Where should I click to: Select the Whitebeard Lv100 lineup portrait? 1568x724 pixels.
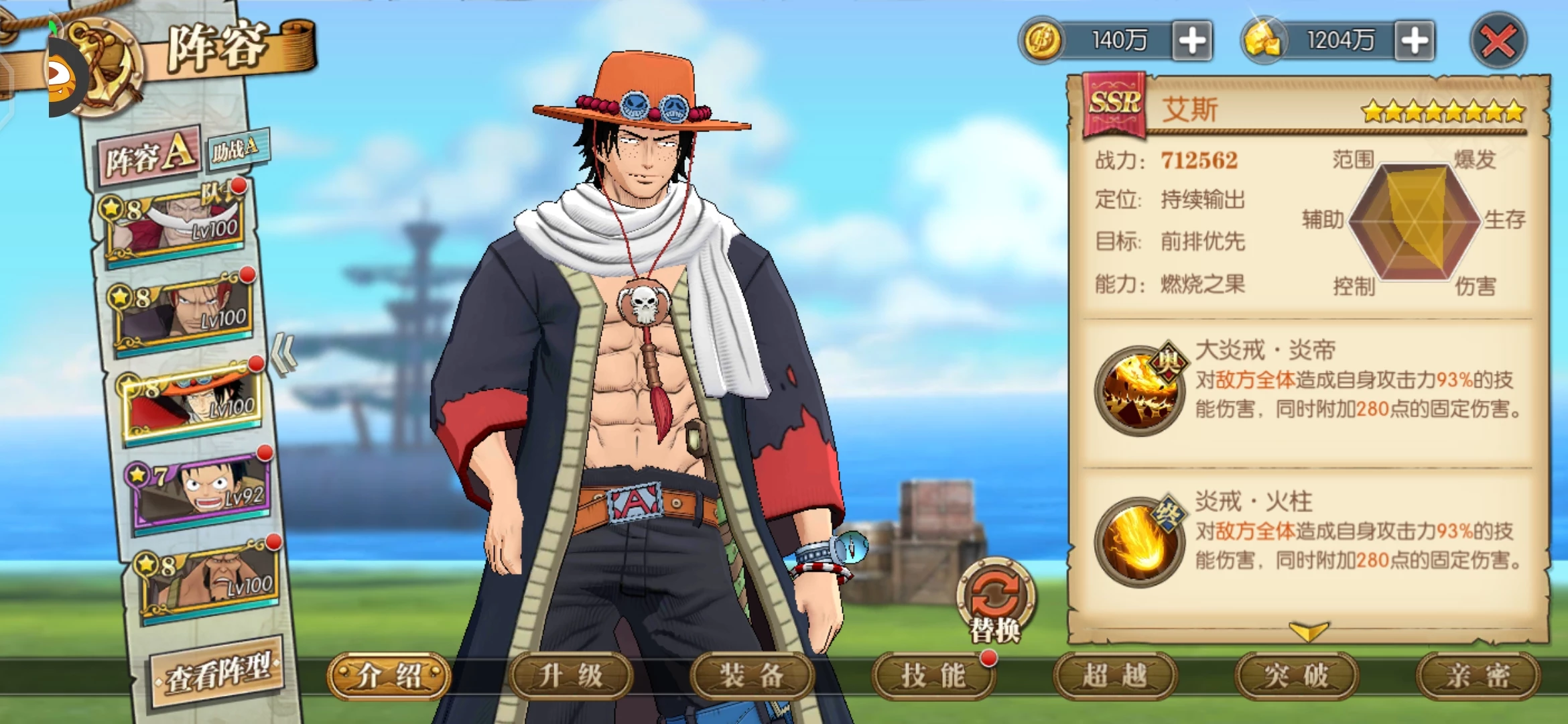[176, 225]
